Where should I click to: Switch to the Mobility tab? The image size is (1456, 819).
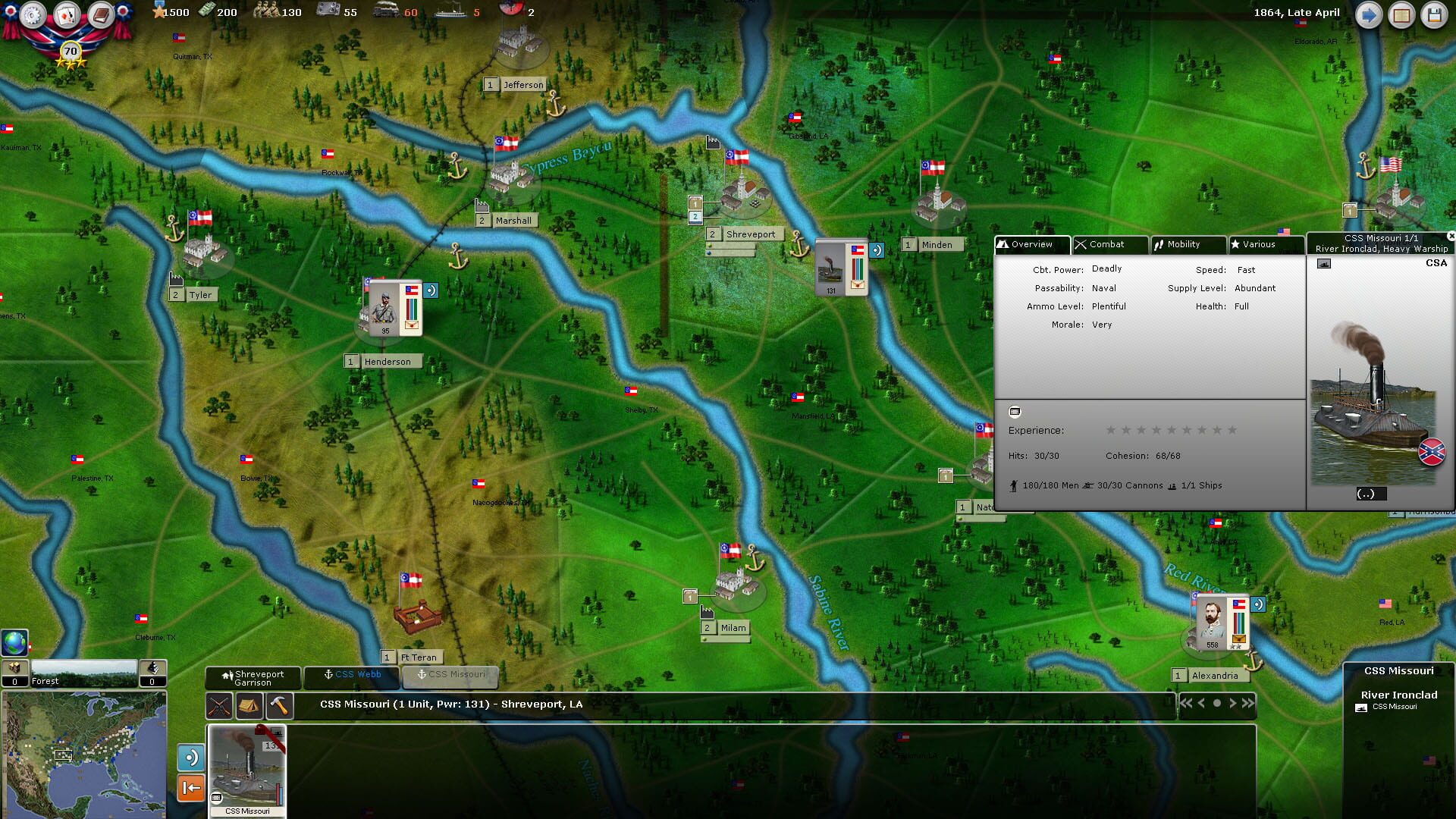(1188, 244)
